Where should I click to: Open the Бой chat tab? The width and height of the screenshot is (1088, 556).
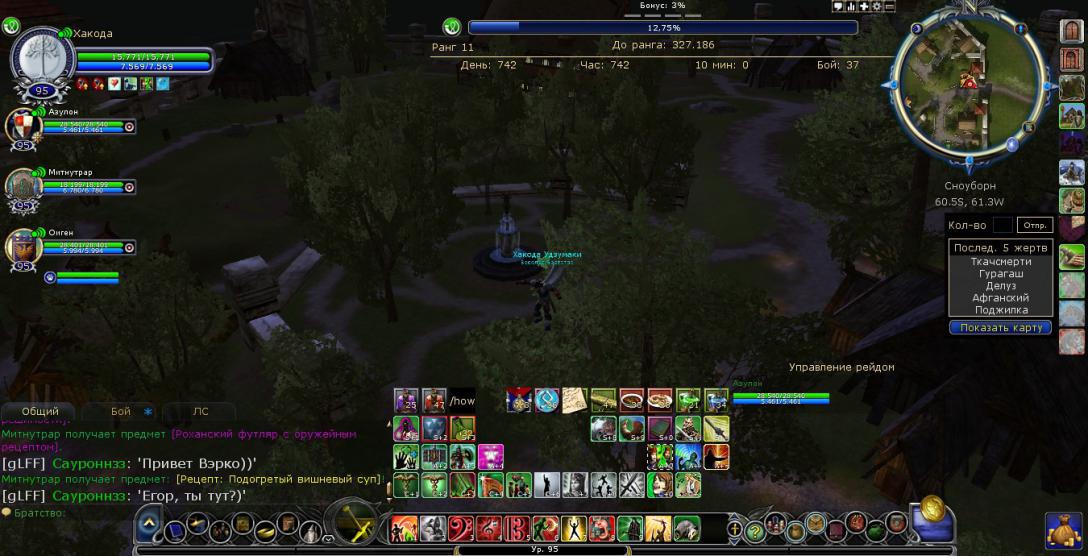pos(121,411)
